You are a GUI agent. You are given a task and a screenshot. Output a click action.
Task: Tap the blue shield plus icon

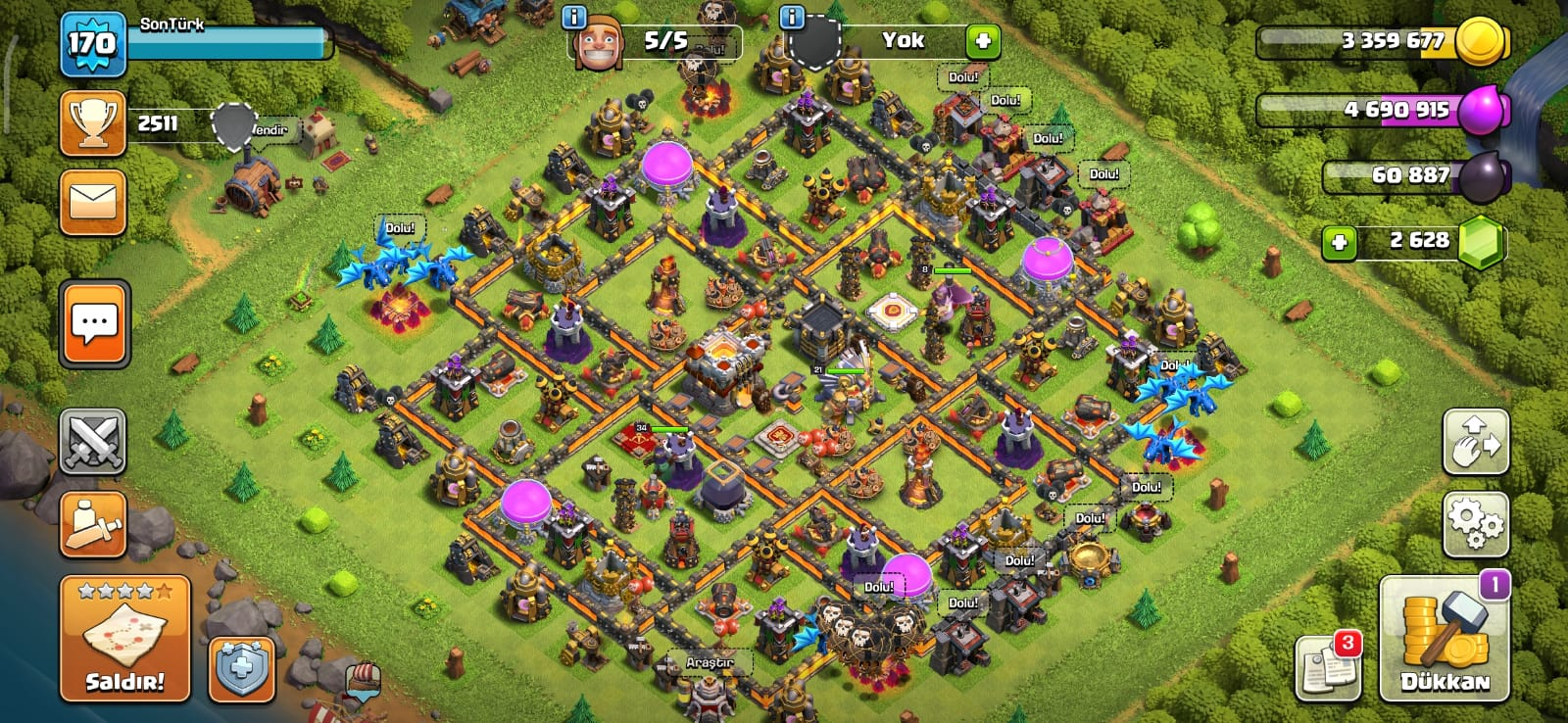click(241, 669)
